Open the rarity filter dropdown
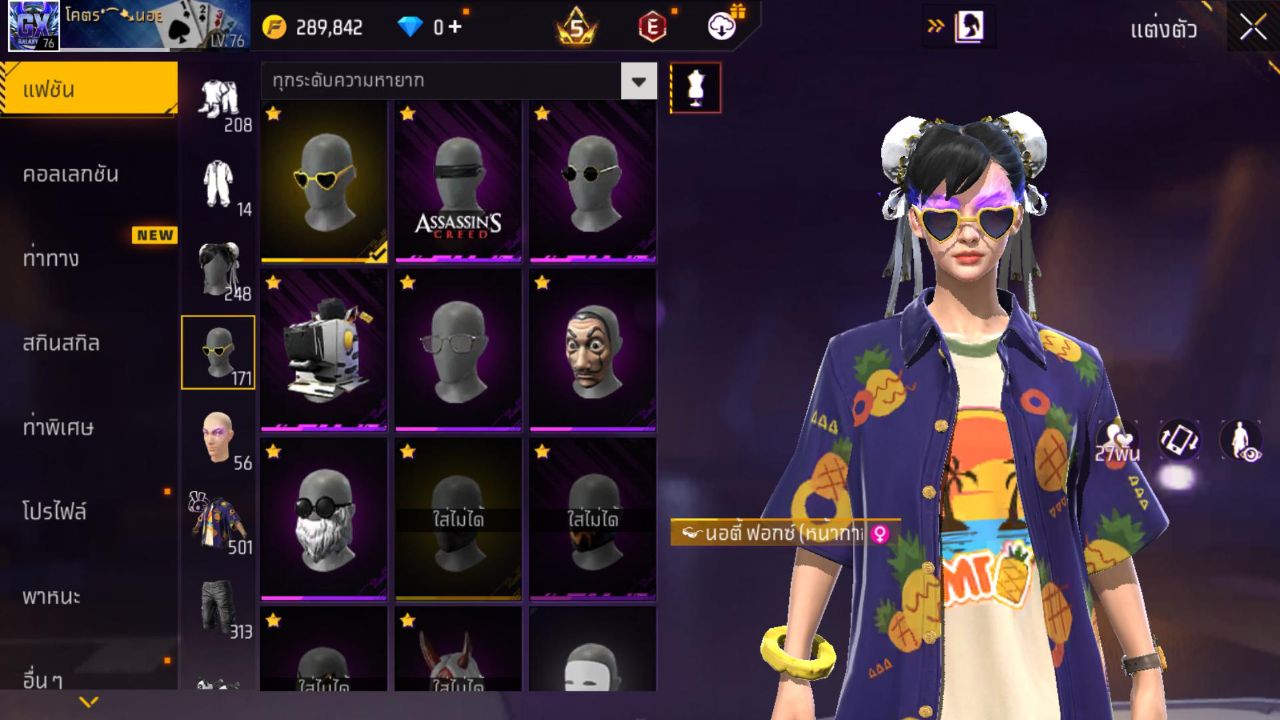This screenshot has height=720, width=1280. pos(639,82)
